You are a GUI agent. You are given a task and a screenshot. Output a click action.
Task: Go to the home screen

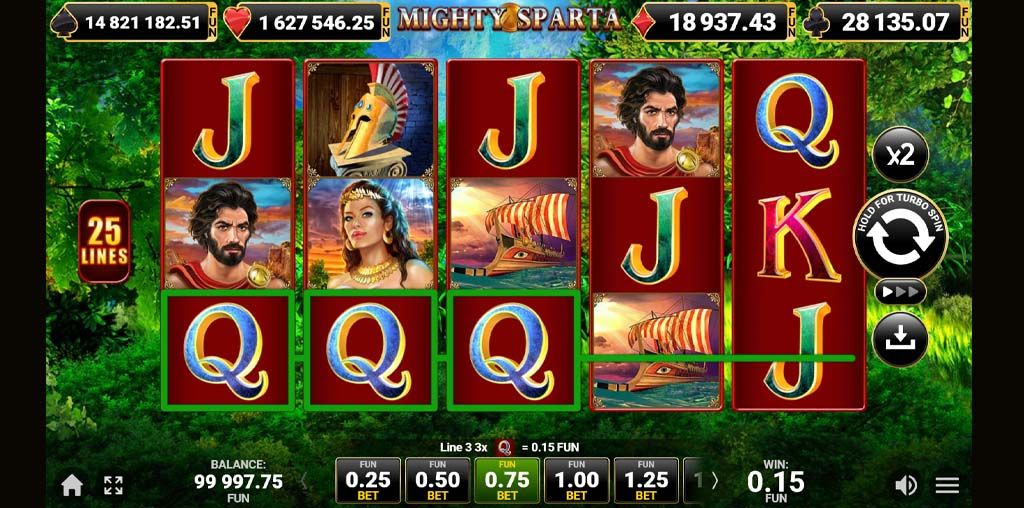(72, 485)
